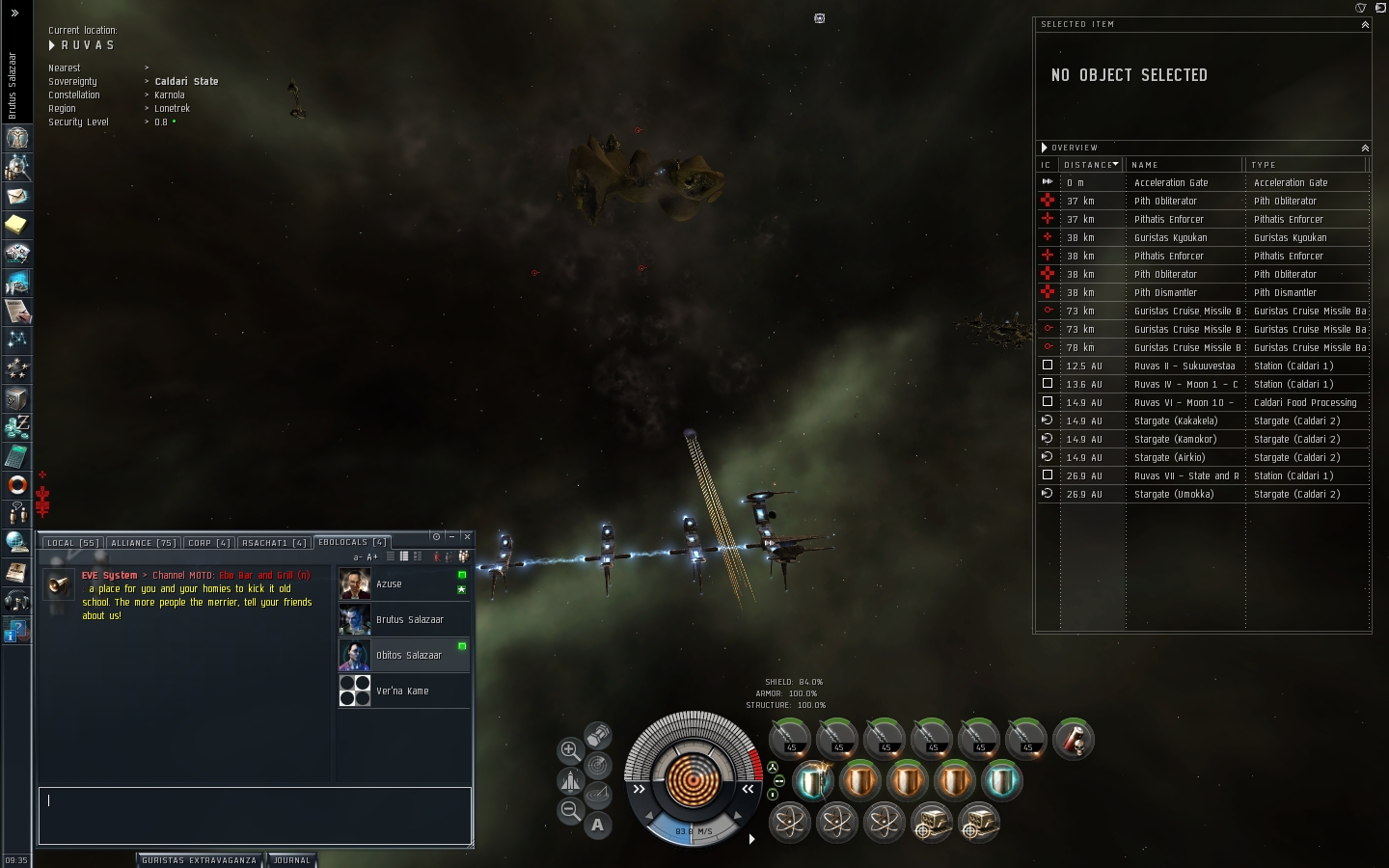Select the Corp chat tab
The width and height of the screenshot is (1389, 868).
[x=208, y=543]
